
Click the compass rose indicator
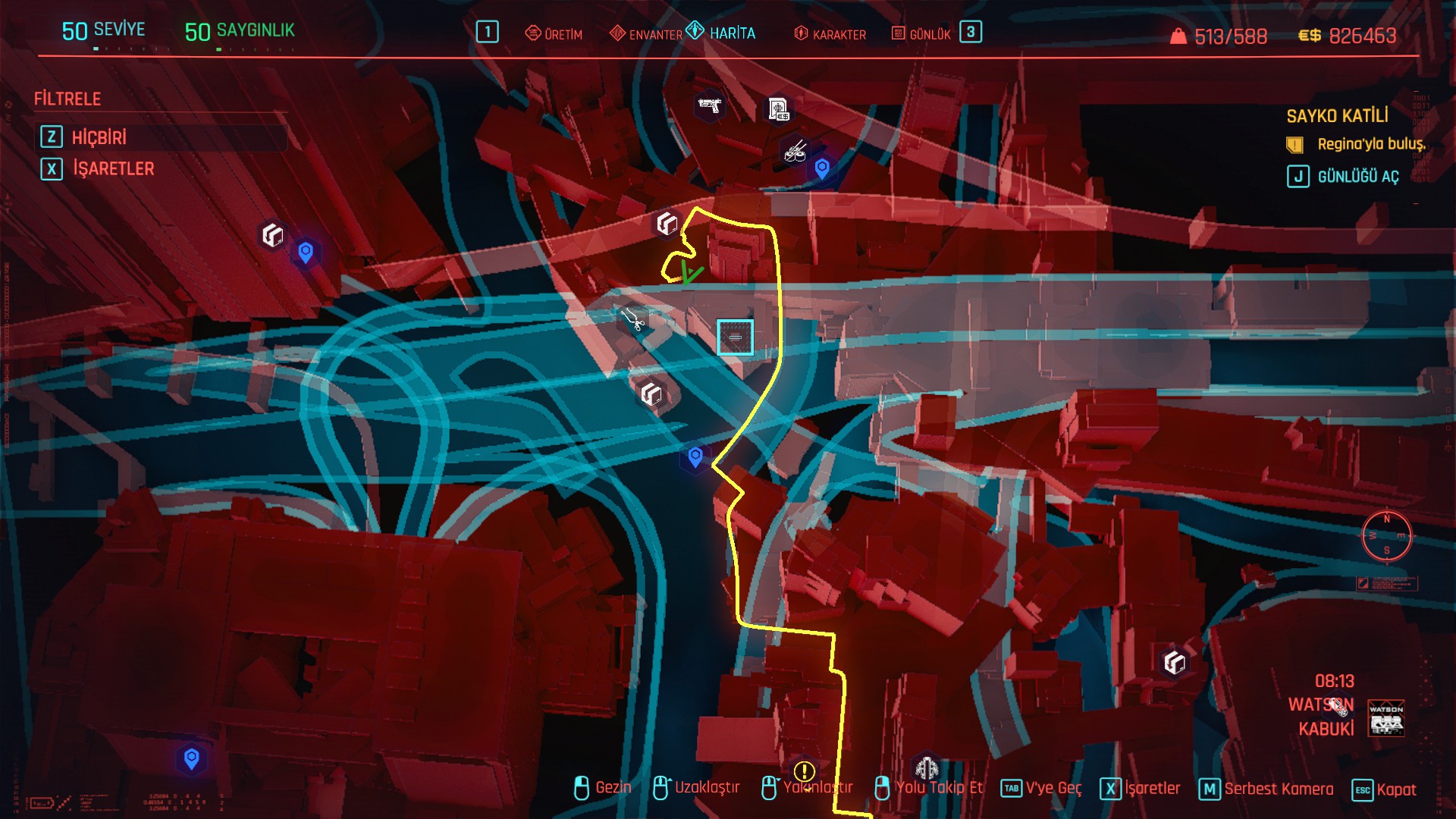[x=1386, y=536]
